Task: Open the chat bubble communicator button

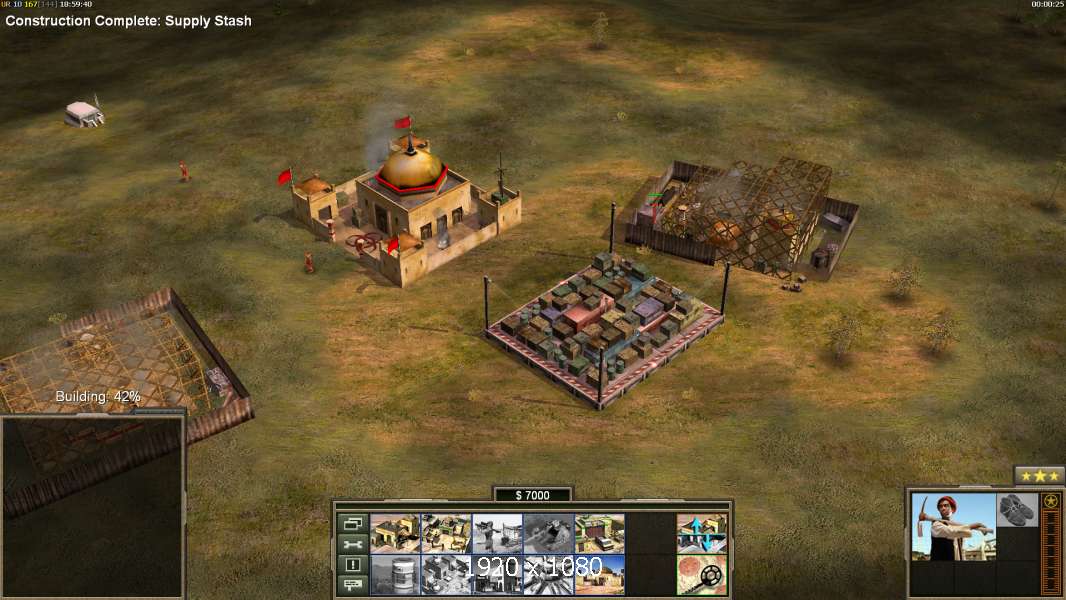Action: (353, 585)
